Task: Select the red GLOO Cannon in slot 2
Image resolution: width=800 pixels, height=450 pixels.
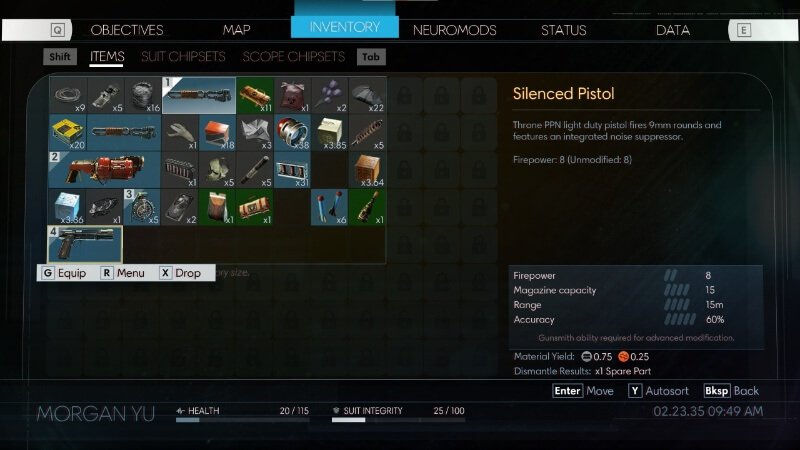Action: point(105,168)
